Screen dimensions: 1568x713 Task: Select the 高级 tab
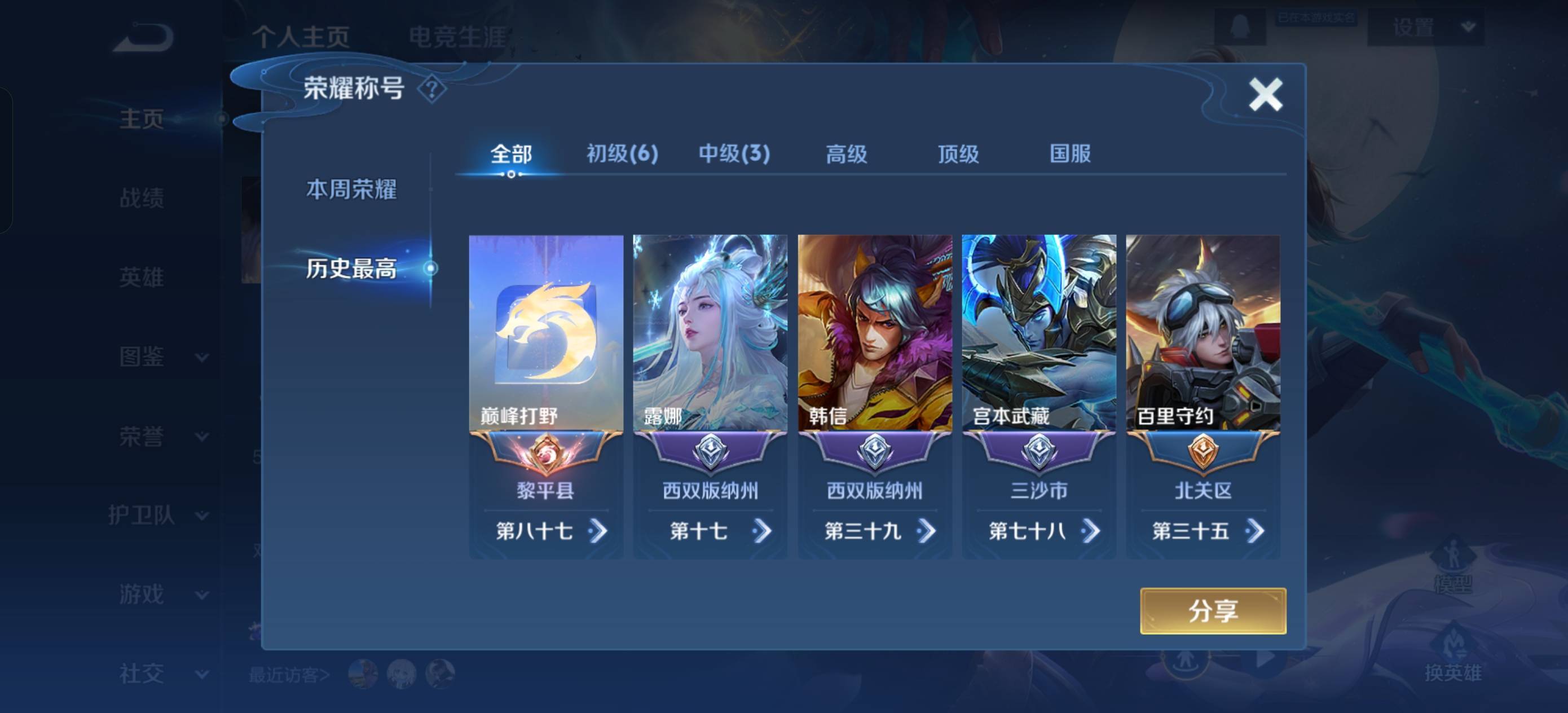click(846, 154)
